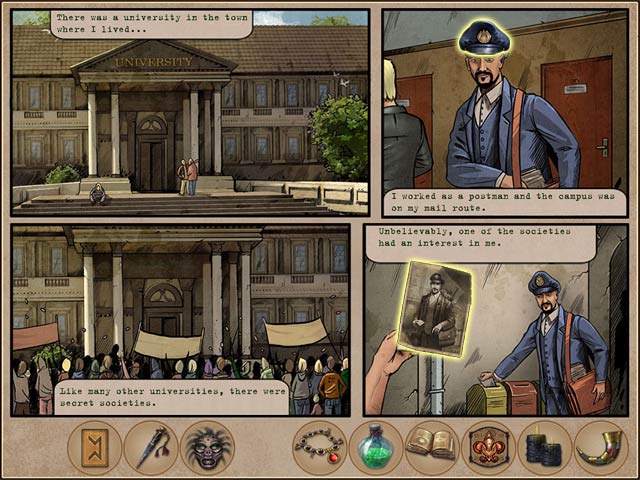The image size is (640, 480).
Task: Select the beaded bracelet with red gem
Action: [319, 447]
